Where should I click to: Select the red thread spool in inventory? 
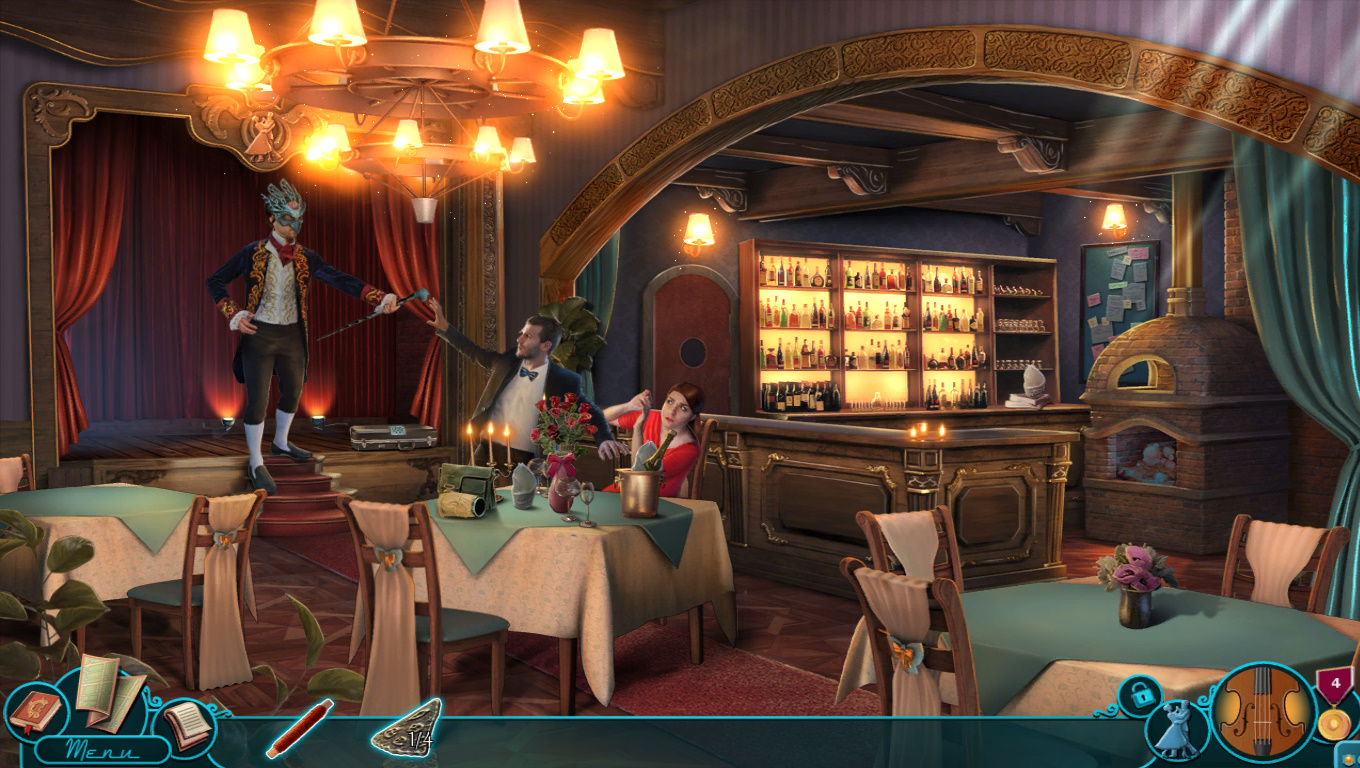(299, 728)
